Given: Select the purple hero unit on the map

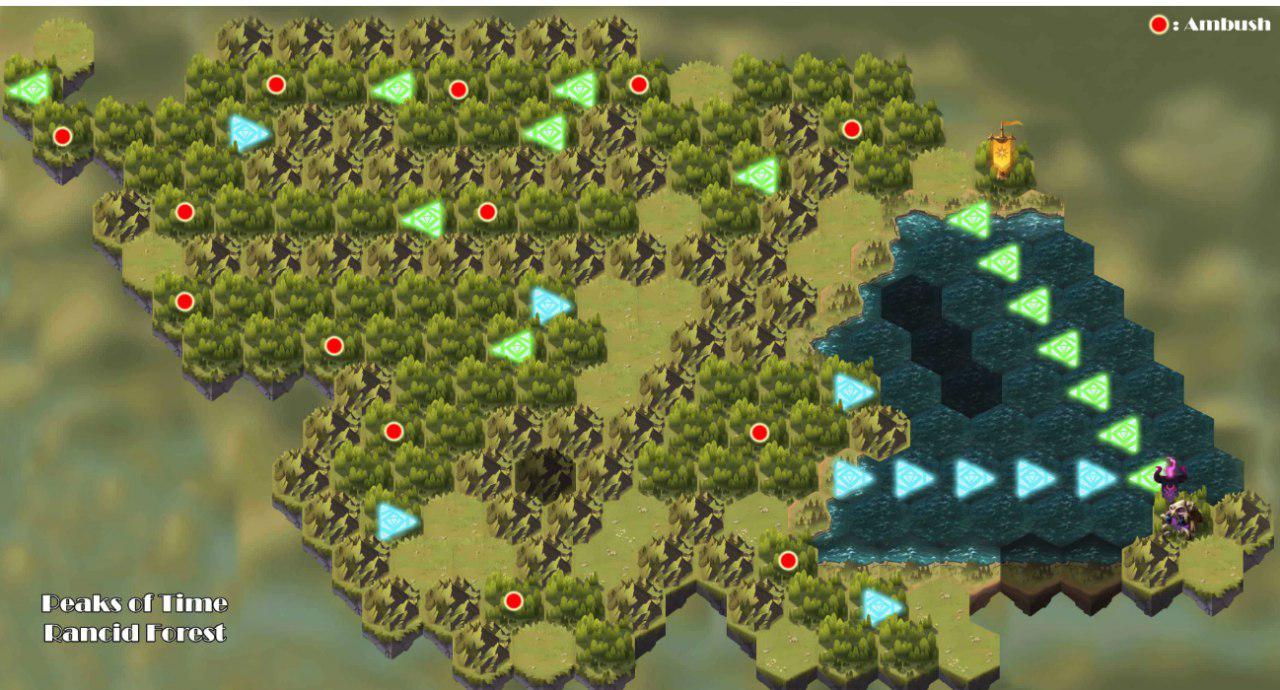Looking at the screenshot, I should pyautogui.click(x=1169, y=478).
